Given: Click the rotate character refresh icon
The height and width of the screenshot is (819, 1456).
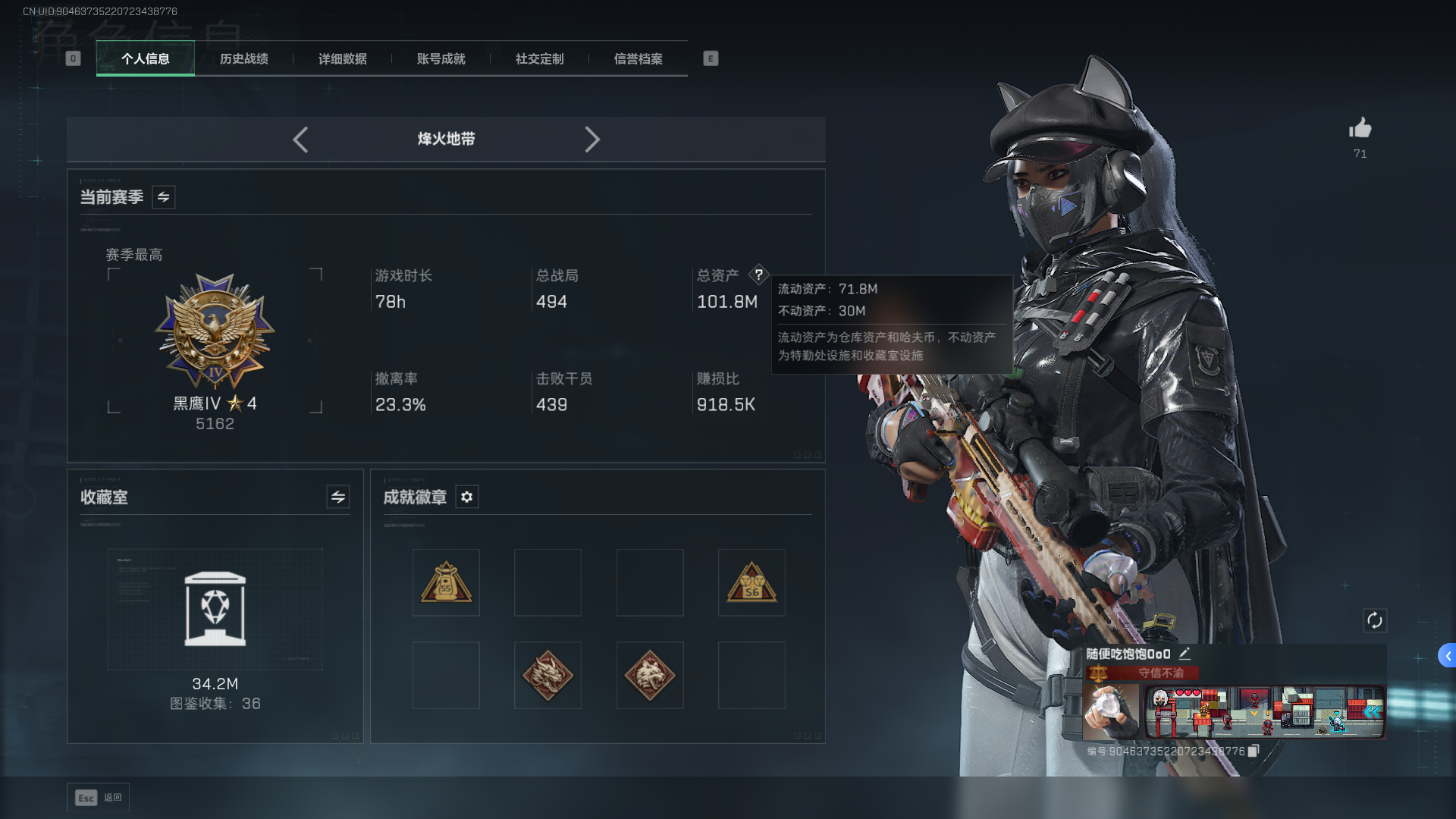Looking at the screenshot, I should (1374, 620).
